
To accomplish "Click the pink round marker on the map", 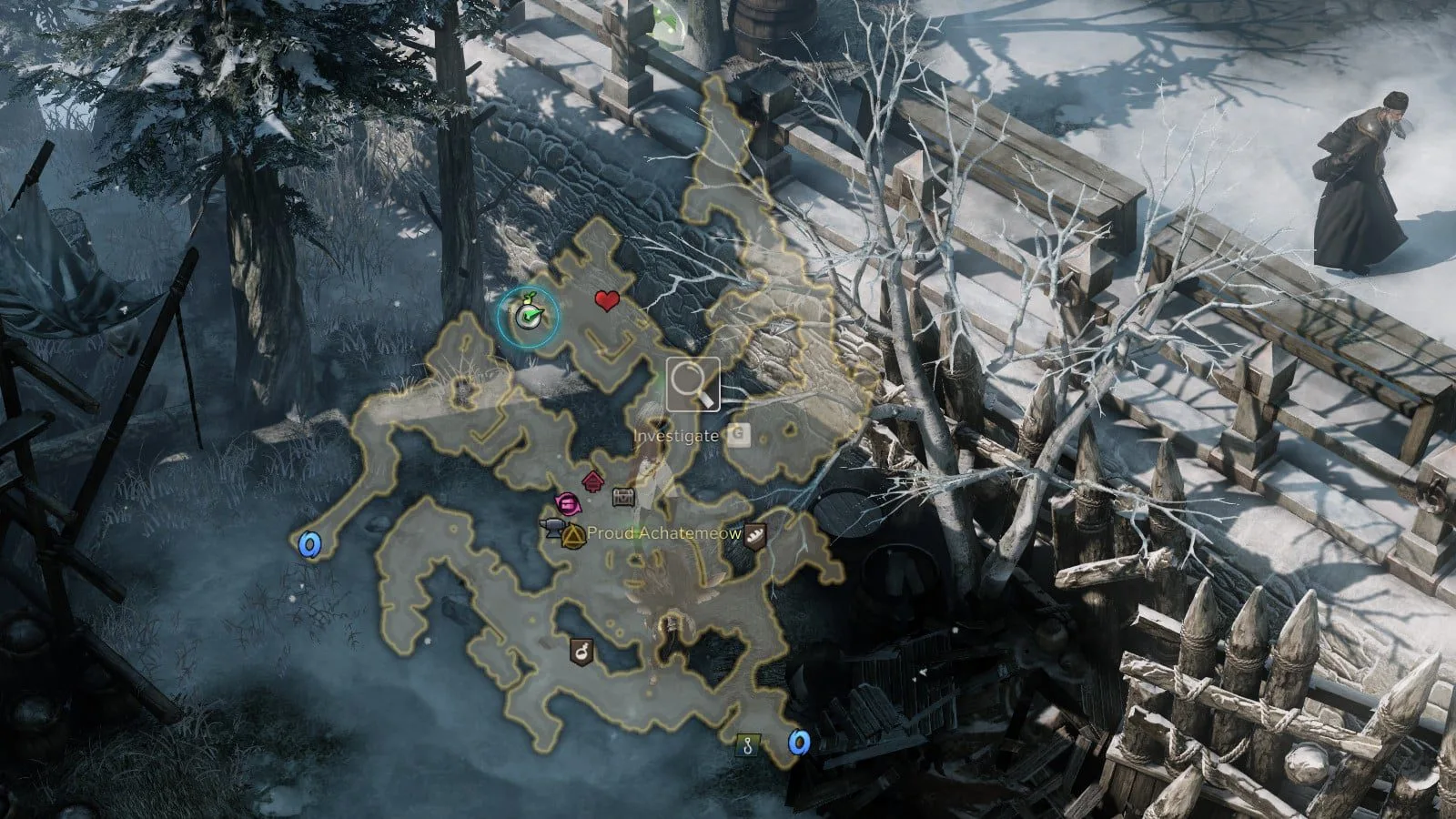I will (x=567, y=502).
